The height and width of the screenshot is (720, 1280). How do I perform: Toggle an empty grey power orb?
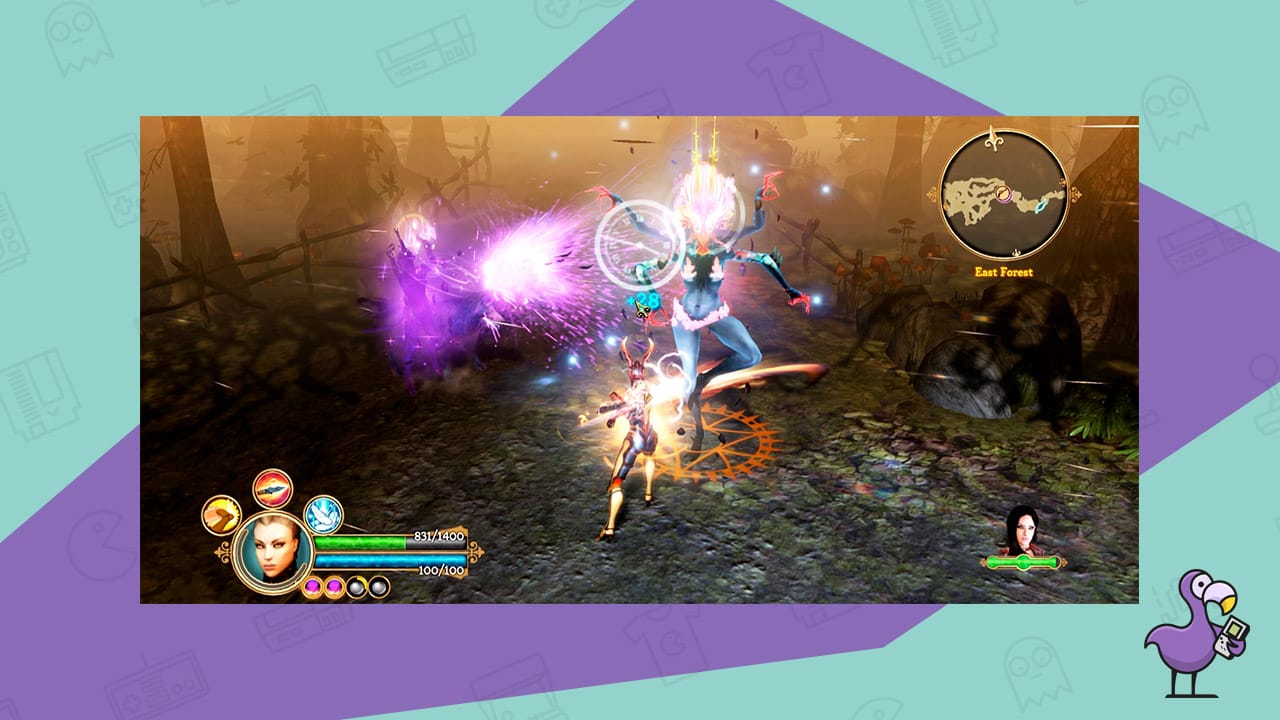pos(357,586)
